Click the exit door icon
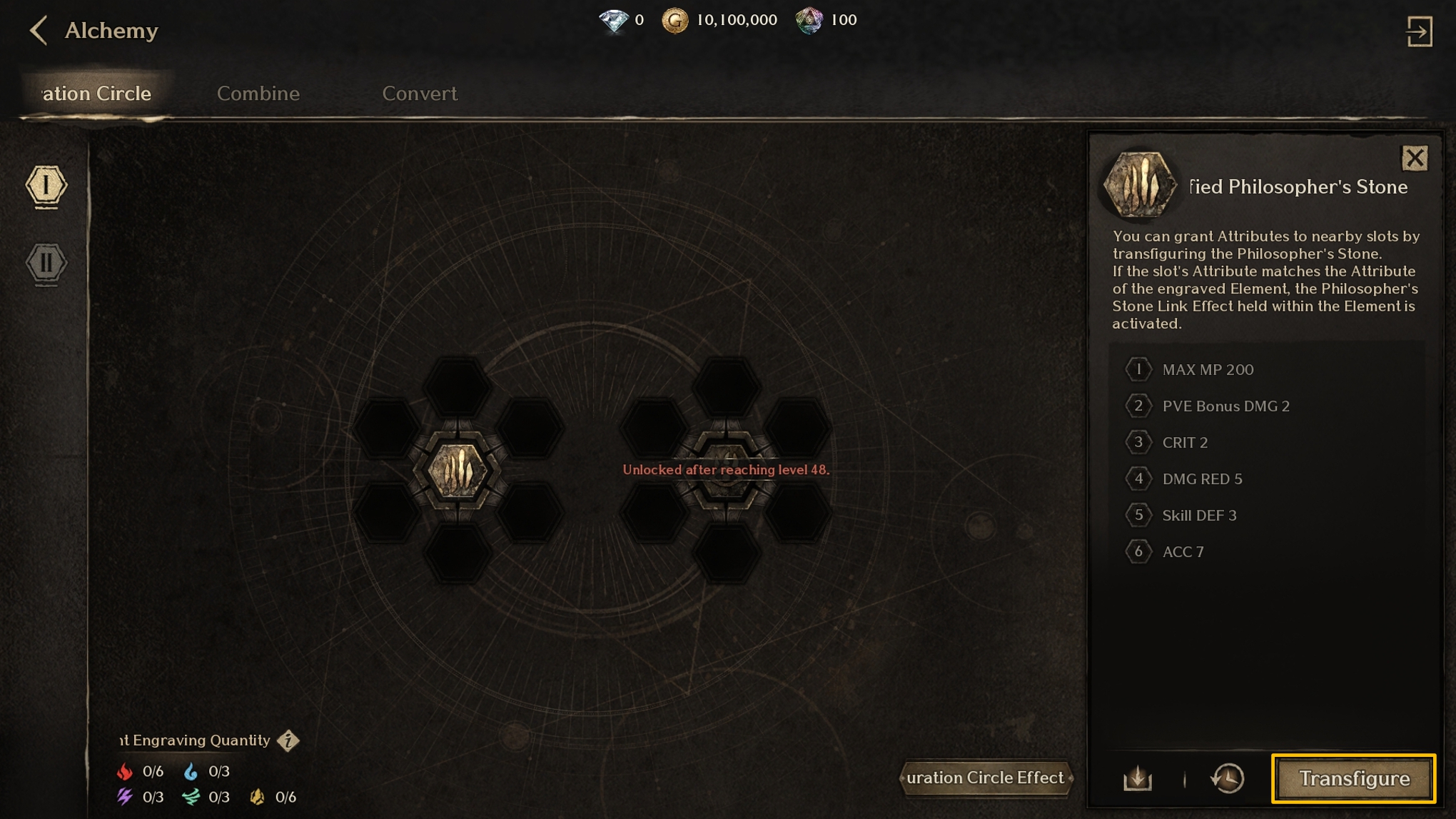 pos(1419,31)
